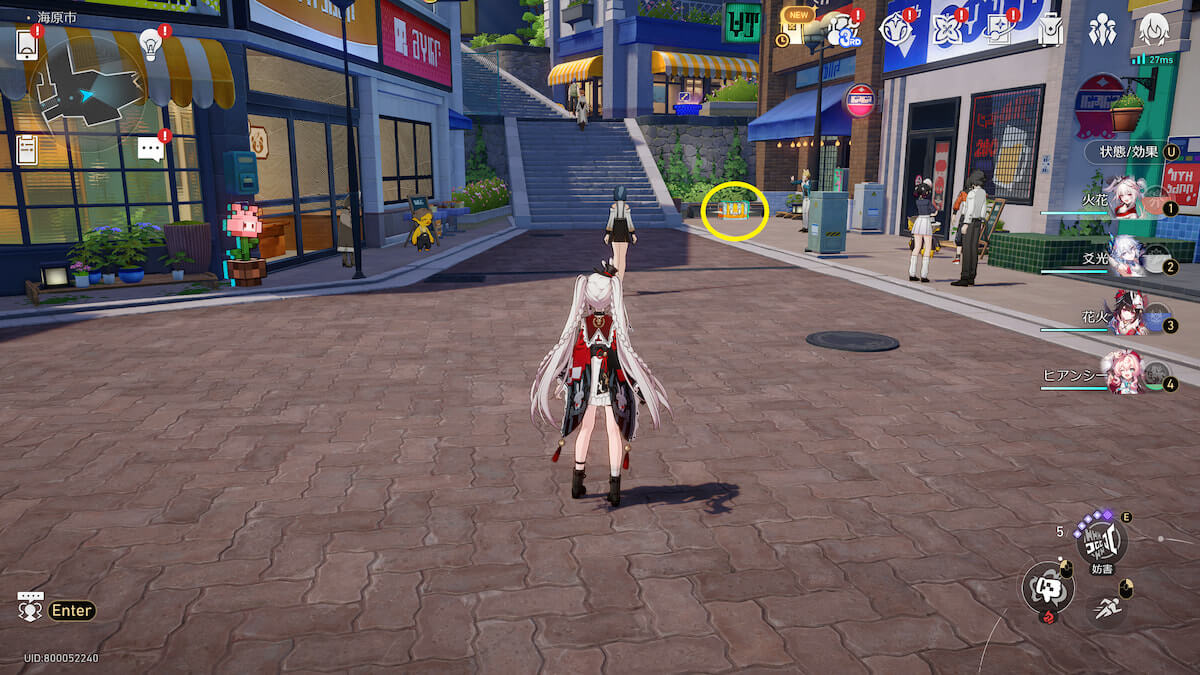Open the chat speech bubble icon

coord(150,150)
